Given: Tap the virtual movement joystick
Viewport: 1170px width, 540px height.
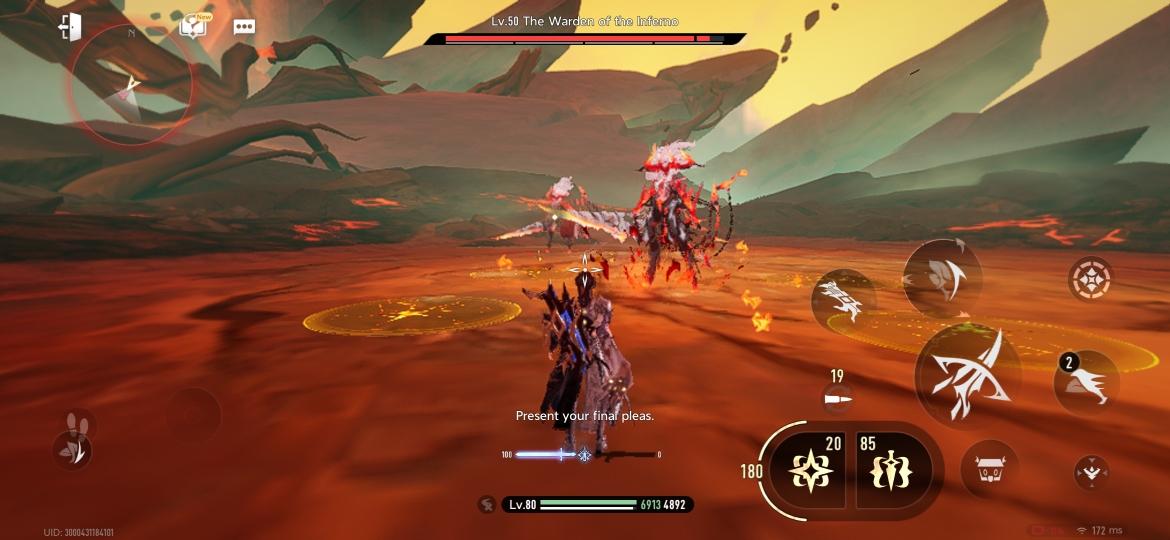Looking at the screenshot, I should coord(193,412).
